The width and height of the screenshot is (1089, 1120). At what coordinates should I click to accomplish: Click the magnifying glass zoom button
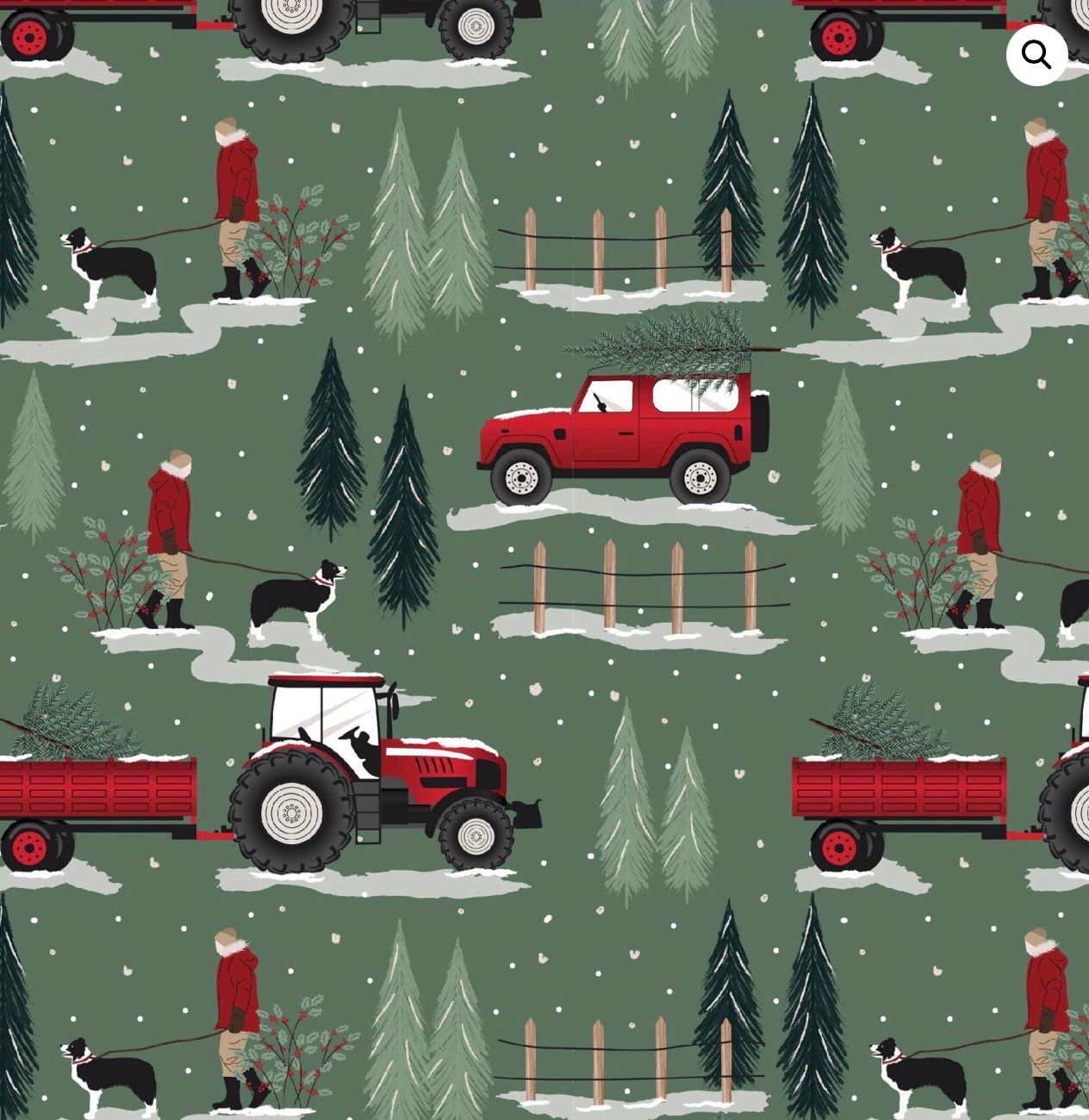point(1036,55)
